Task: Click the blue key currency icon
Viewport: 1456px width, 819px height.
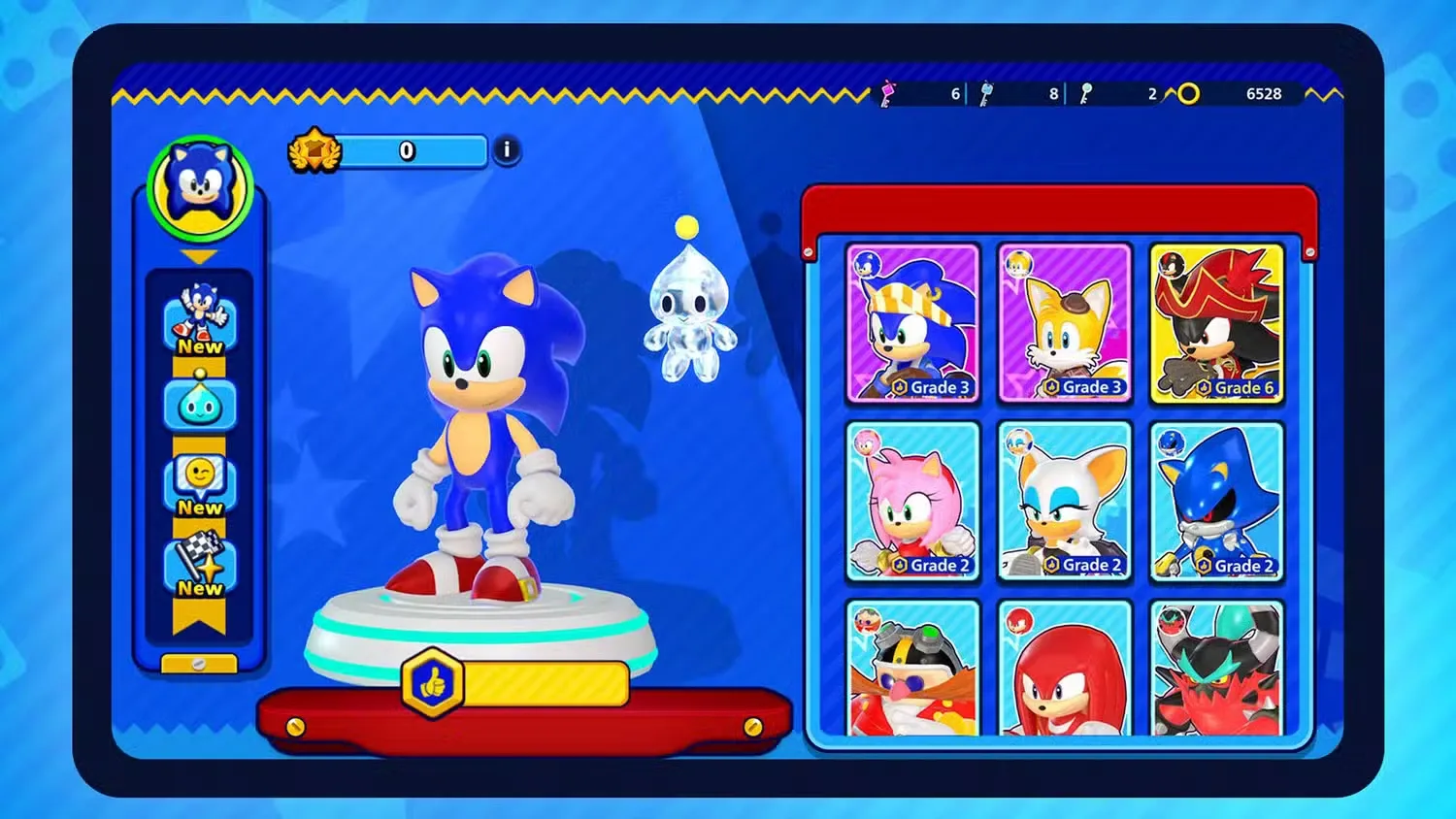Action: click(x=985, y=94)
